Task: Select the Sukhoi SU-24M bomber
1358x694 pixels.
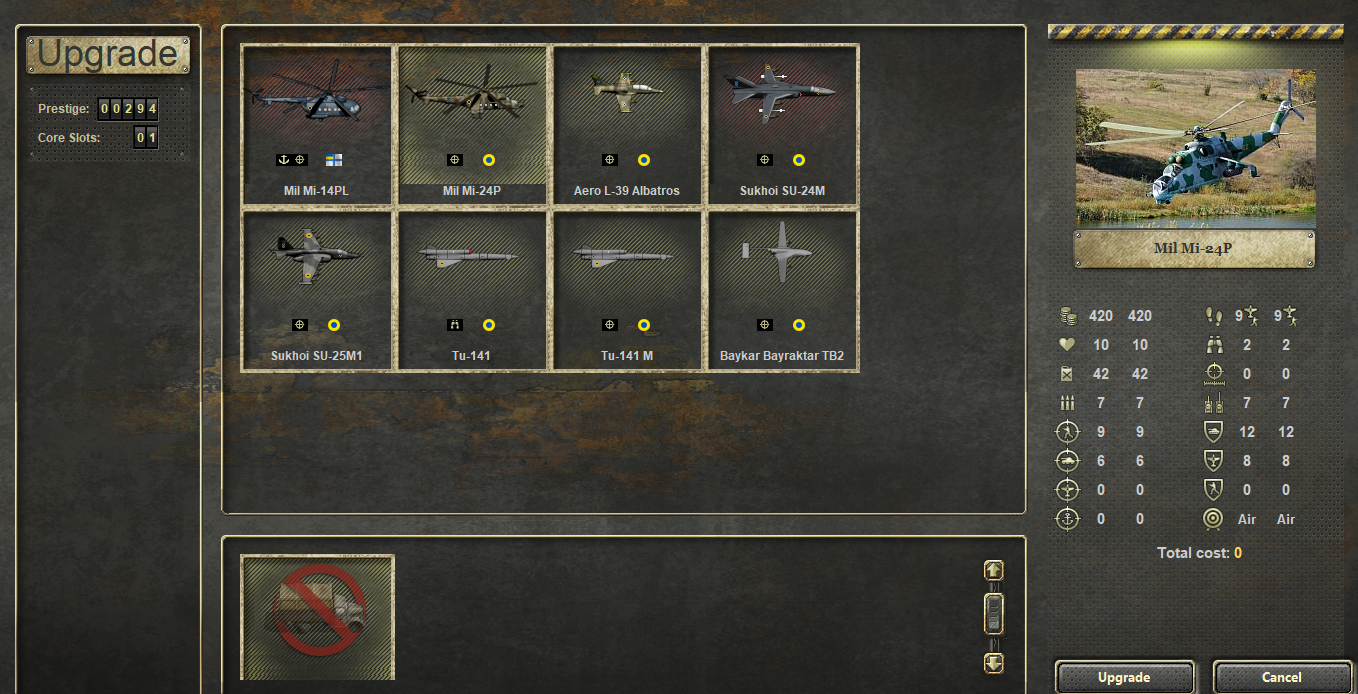Action: click(782, 125)
